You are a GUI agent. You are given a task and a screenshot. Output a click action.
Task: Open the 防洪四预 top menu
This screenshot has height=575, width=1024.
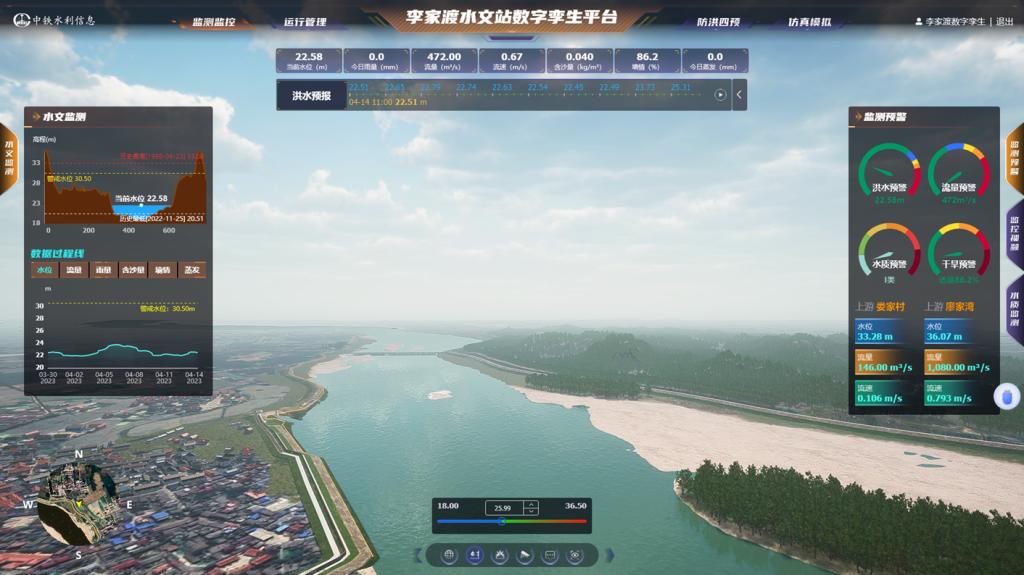coord(717,22)
